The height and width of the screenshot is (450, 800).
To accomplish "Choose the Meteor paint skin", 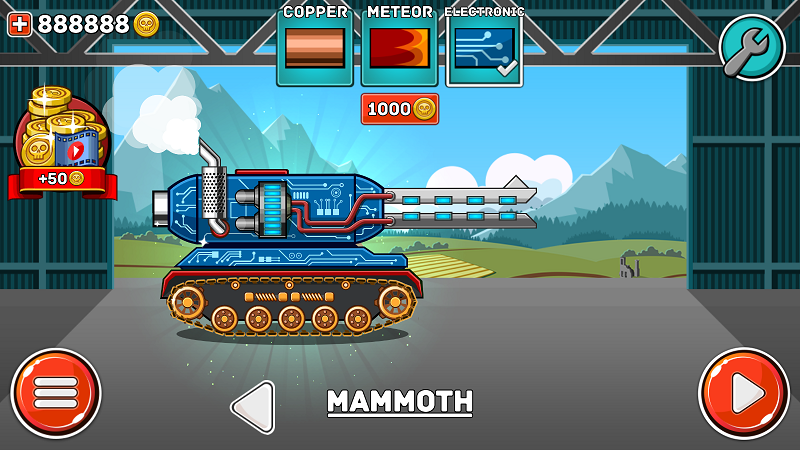I will [x=399, y=48].
